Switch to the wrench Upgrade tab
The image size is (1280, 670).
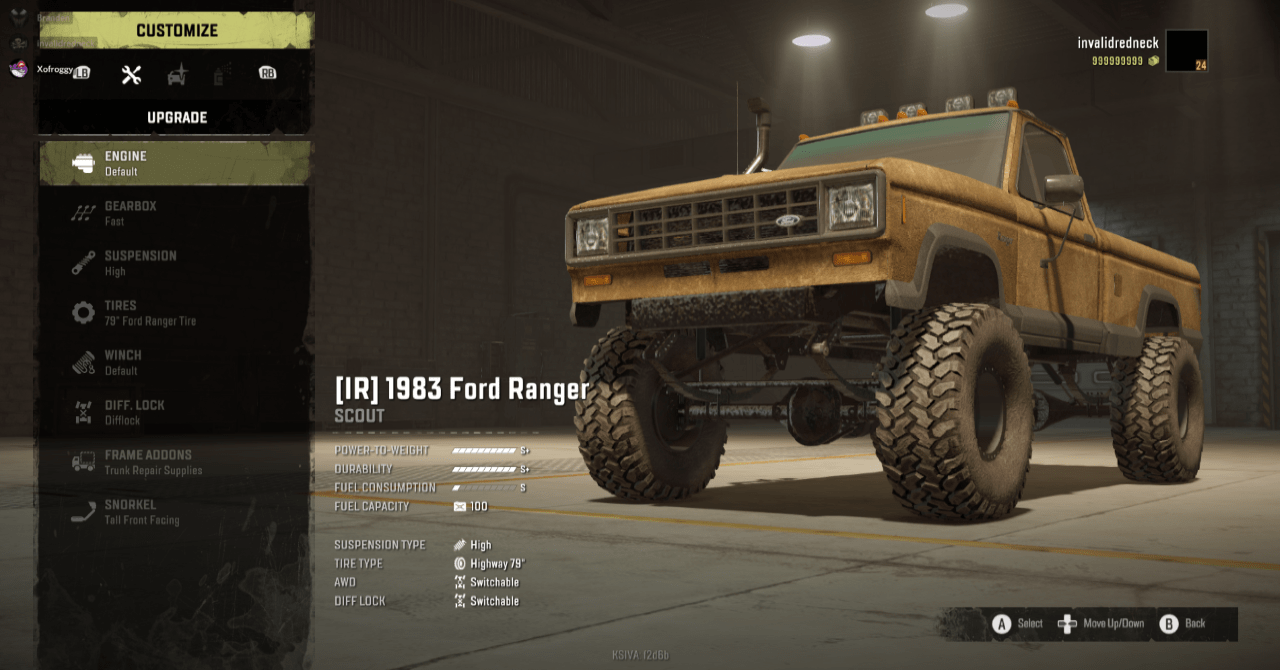pyautogui.click(x=131, y=74)
